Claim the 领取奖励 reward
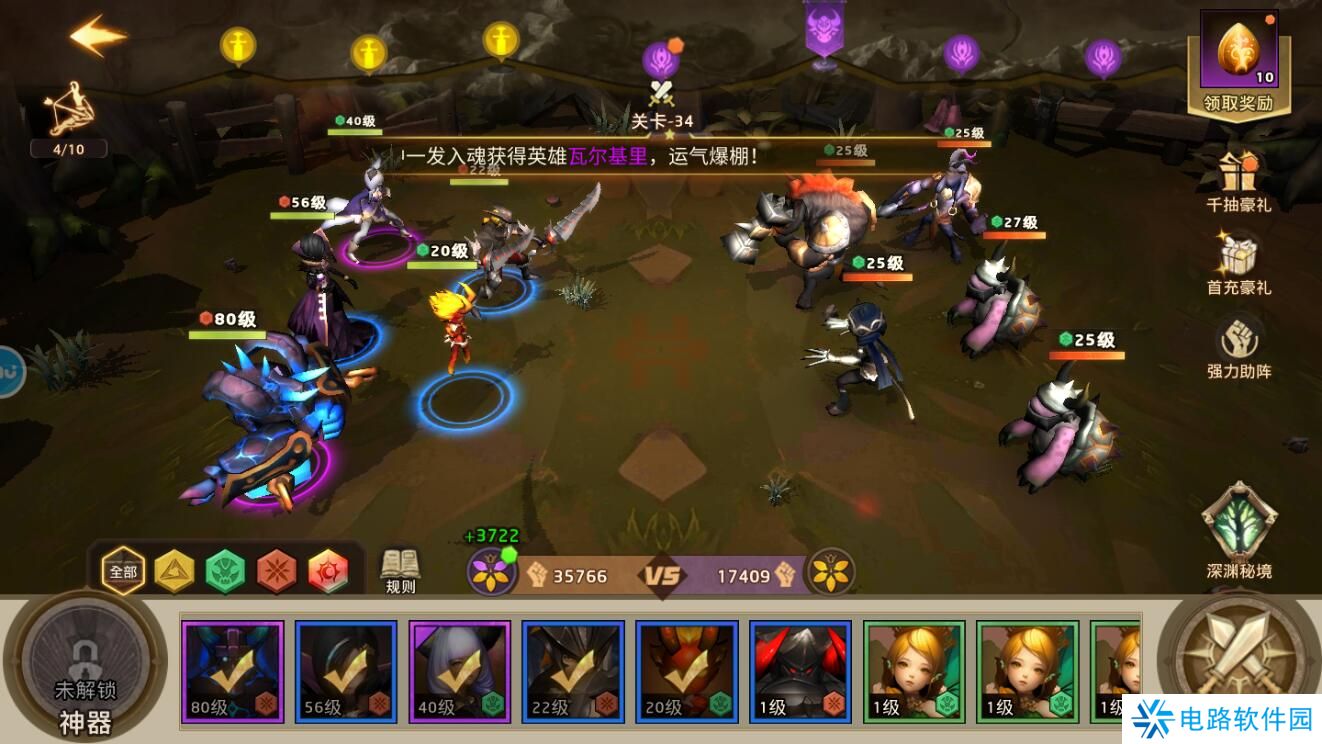 pyautogui.click(x=1238, y=65)
